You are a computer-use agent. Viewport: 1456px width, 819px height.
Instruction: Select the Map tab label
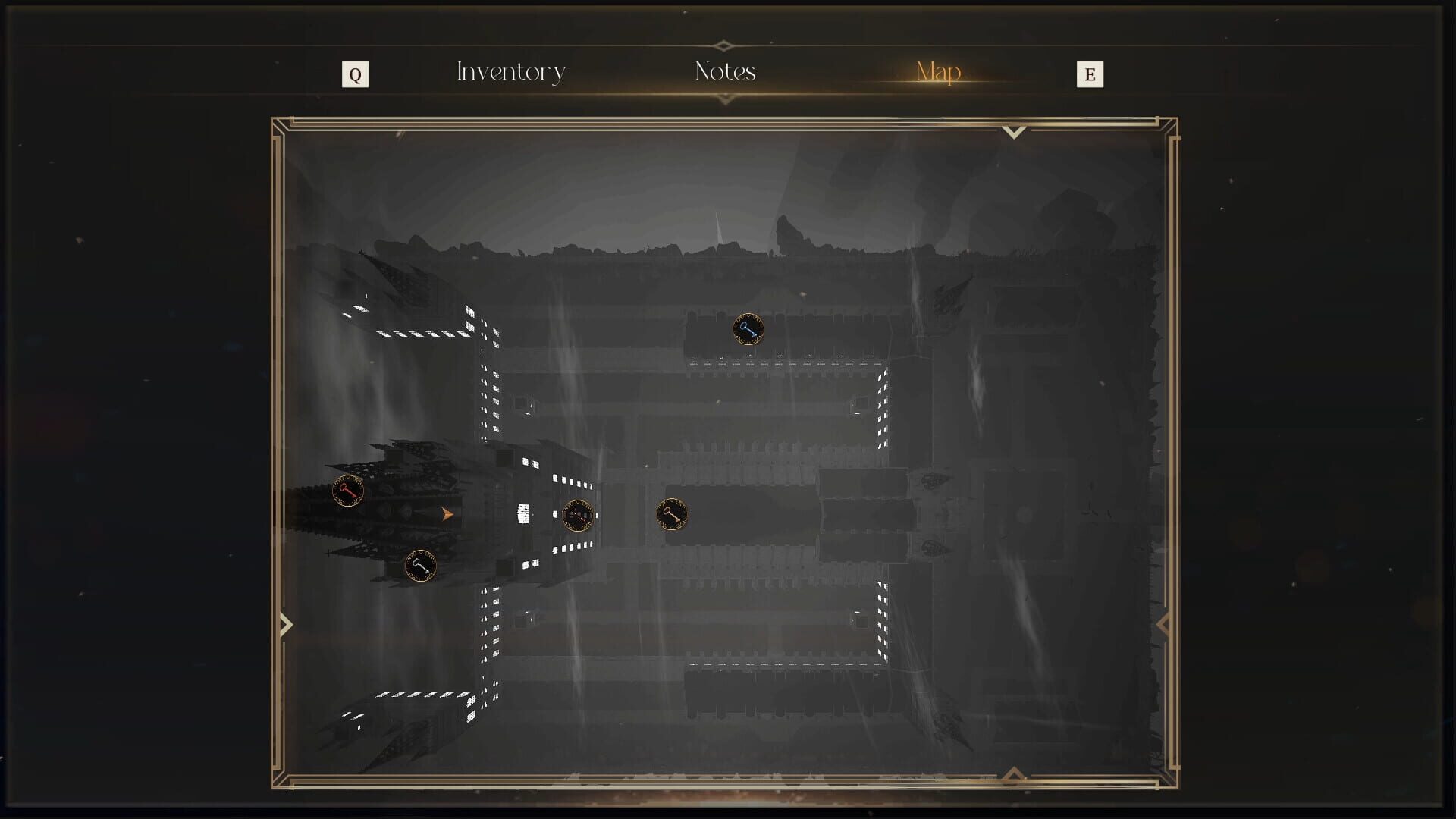937,72
